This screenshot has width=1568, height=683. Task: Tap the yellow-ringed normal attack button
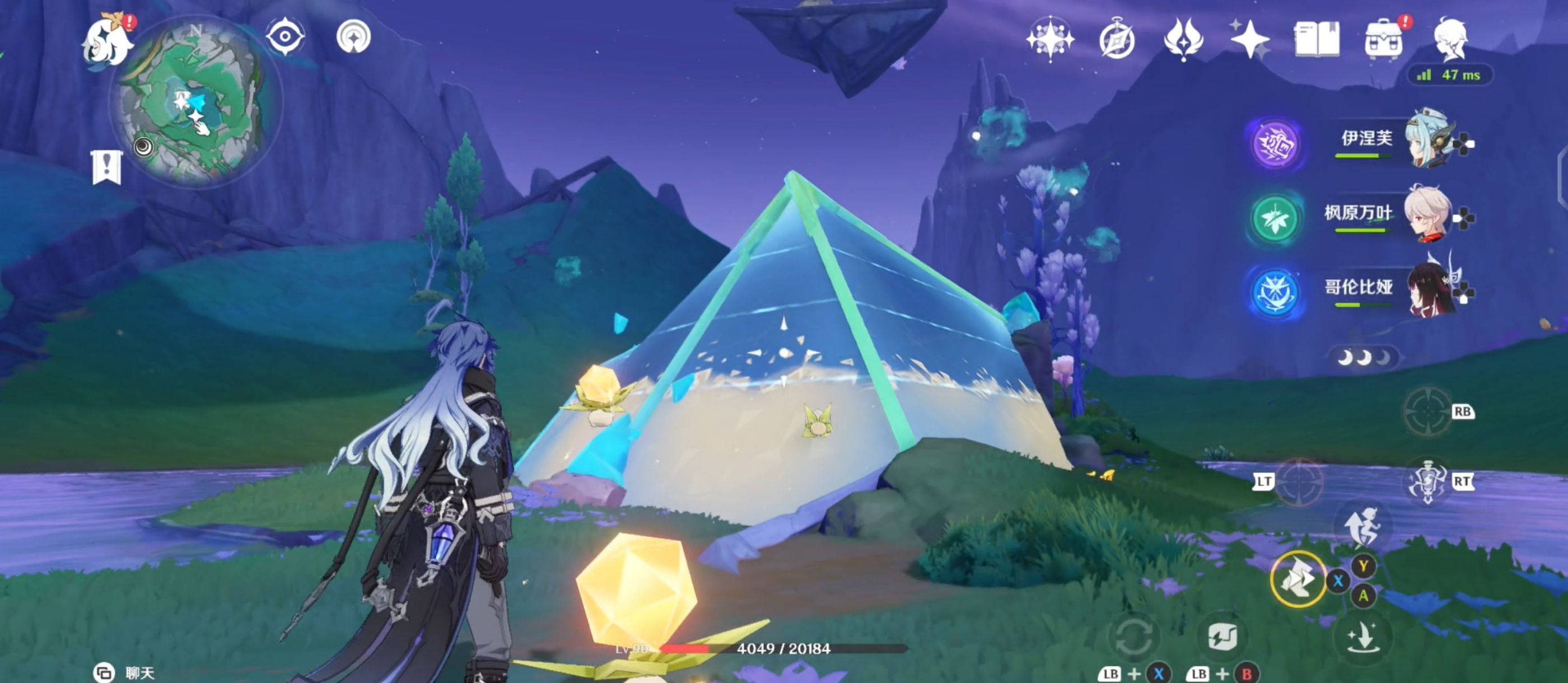pos(1298,579)
